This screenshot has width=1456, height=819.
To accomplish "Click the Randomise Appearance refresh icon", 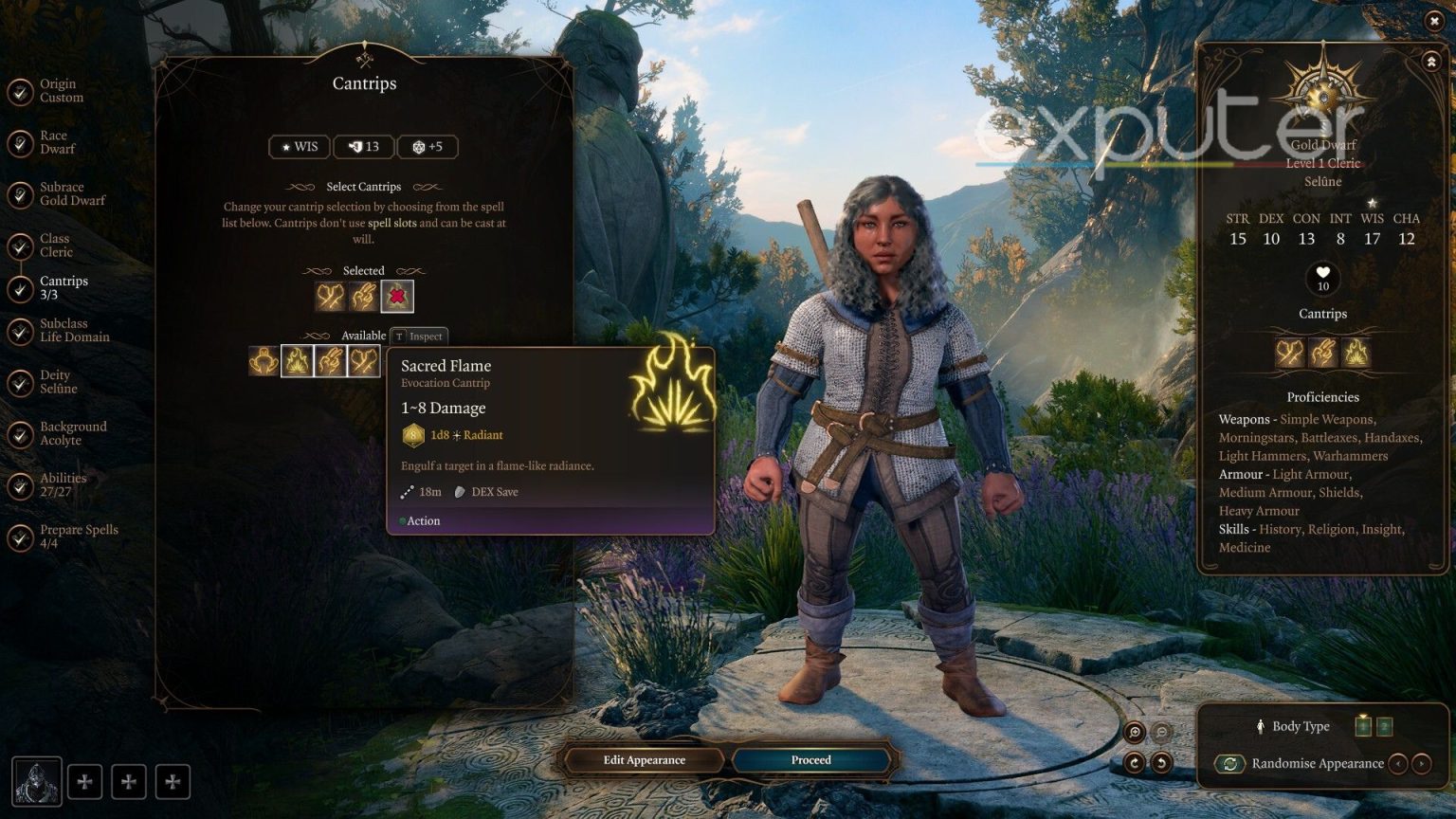I will (x=1229, y=763).
